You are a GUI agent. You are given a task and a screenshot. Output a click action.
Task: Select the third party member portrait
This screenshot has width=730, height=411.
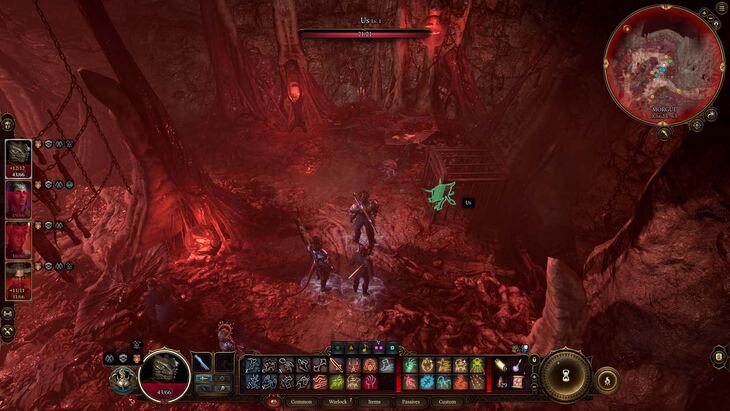(18, 238)
